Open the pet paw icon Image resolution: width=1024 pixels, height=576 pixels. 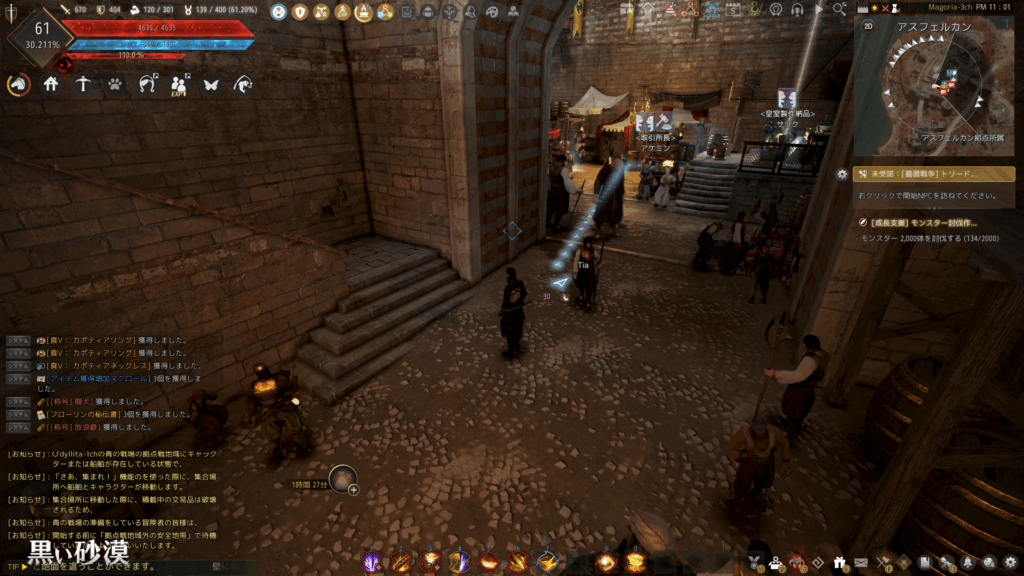116,85
